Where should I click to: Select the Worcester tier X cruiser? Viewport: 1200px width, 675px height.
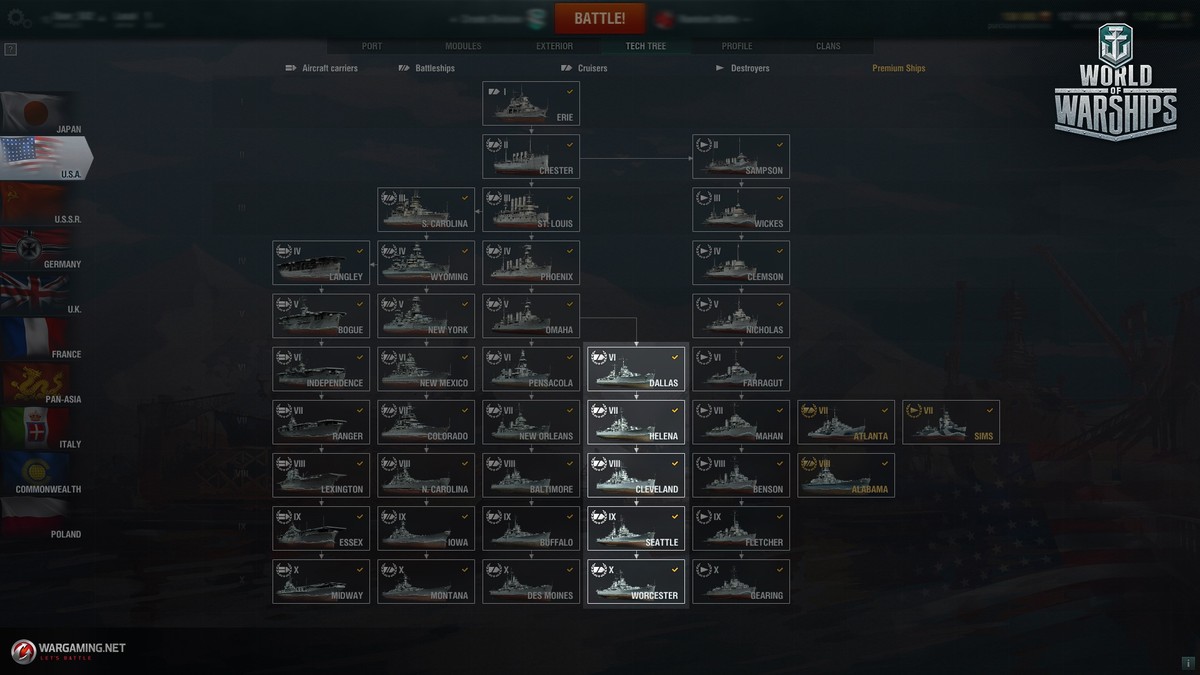(636, 581)
